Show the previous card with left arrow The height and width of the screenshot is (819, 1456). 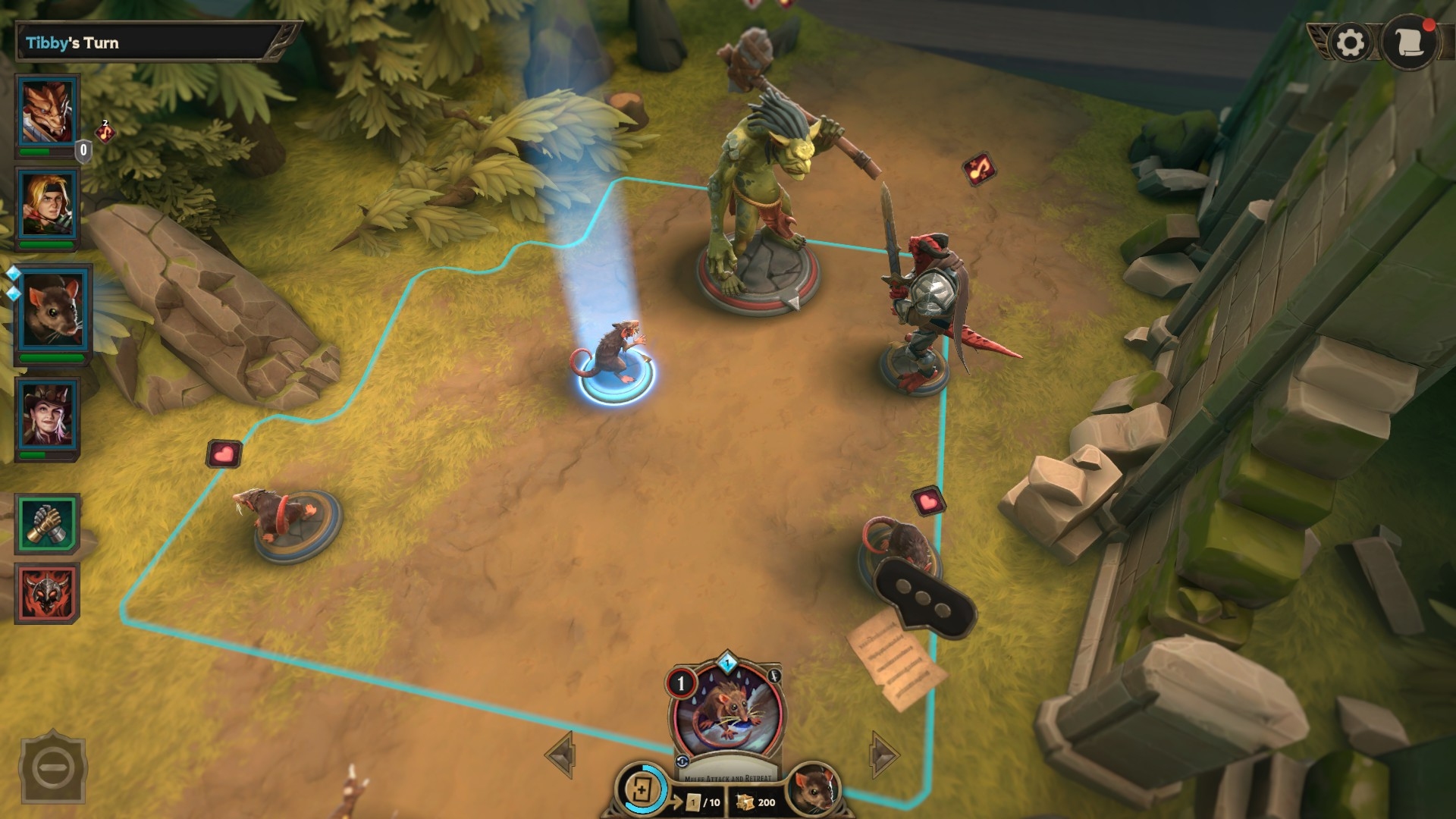pos(561,755)
